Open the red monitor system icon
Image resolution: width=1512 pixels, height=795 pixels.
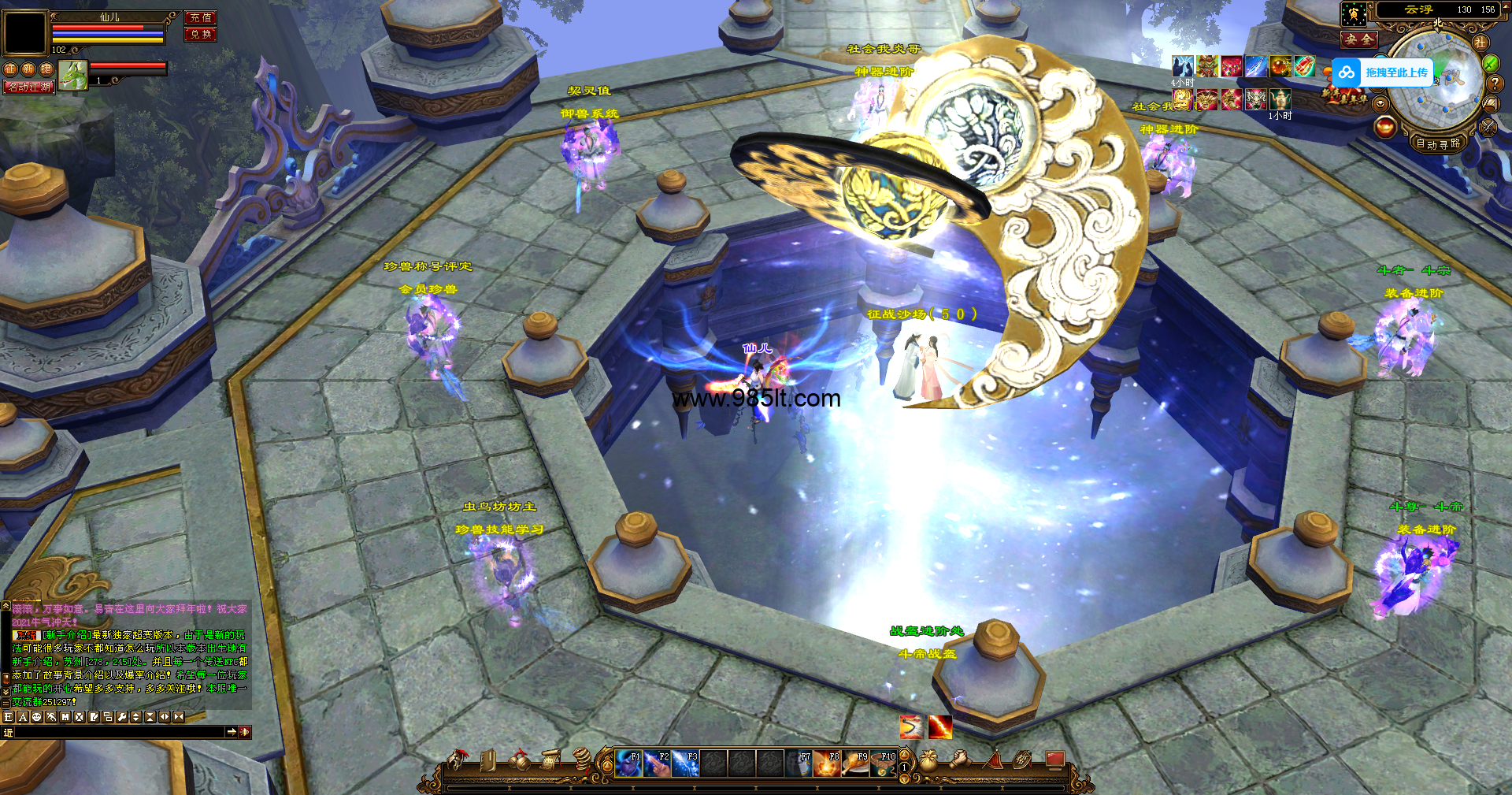click(1054, 760)
